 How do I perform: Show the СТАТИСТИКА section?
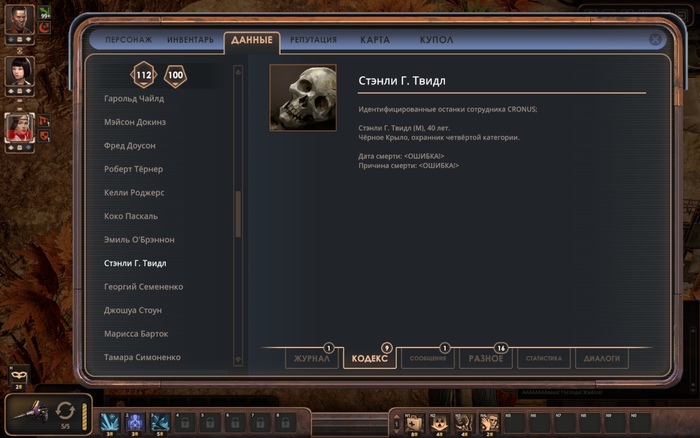point(545,358)
